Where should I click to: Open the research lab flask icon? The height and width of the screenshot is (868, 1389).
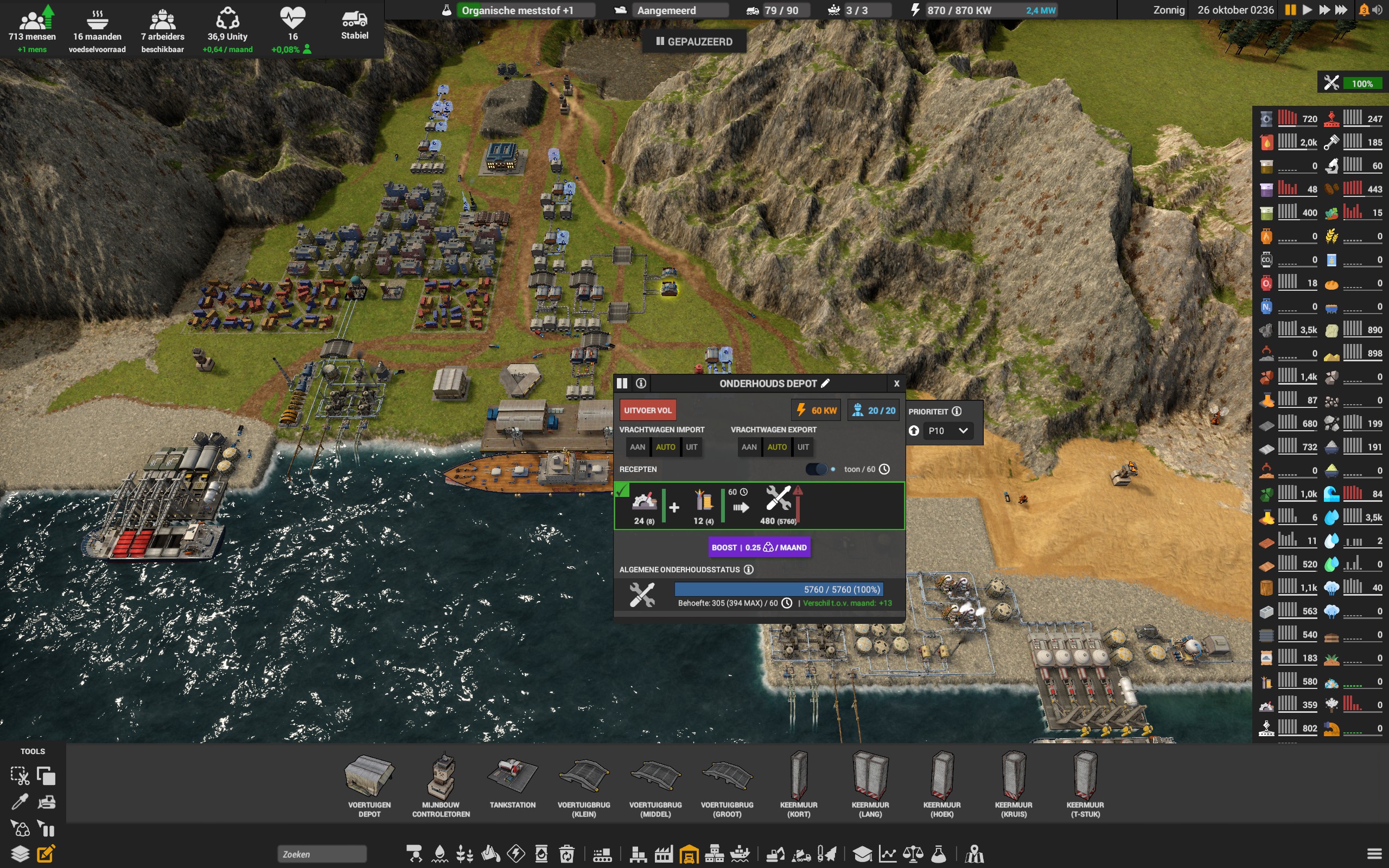(939, 854)
